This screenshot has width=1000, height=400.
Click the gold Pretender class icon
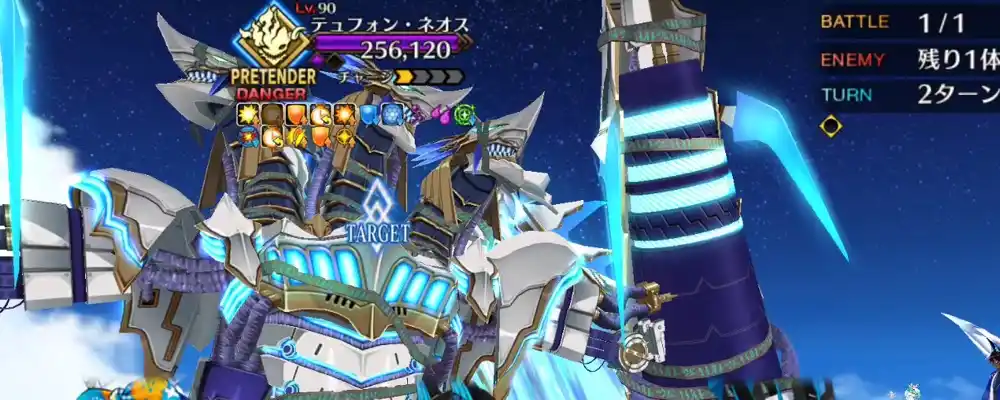tap(275, 38)
